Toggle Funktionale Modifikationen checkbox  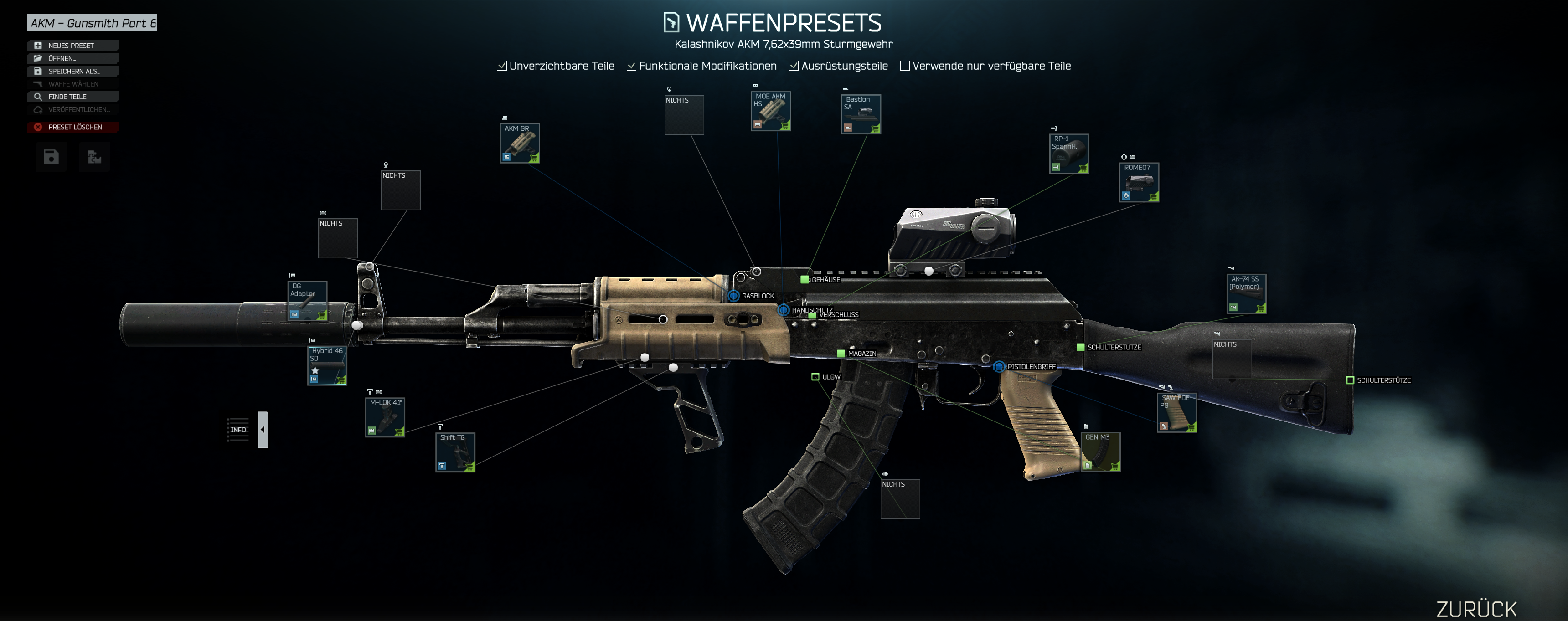[x=631, y=66]
